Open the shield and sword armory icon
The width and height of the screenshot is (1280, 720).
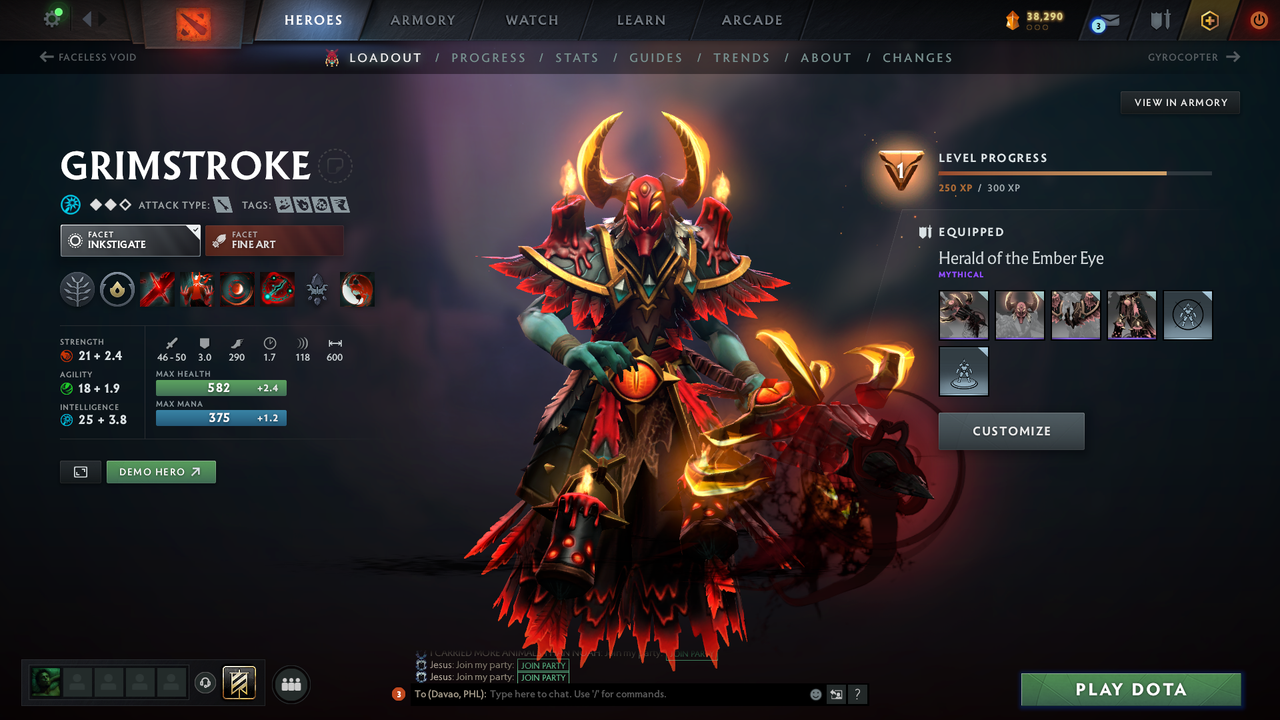point(1158,20)
